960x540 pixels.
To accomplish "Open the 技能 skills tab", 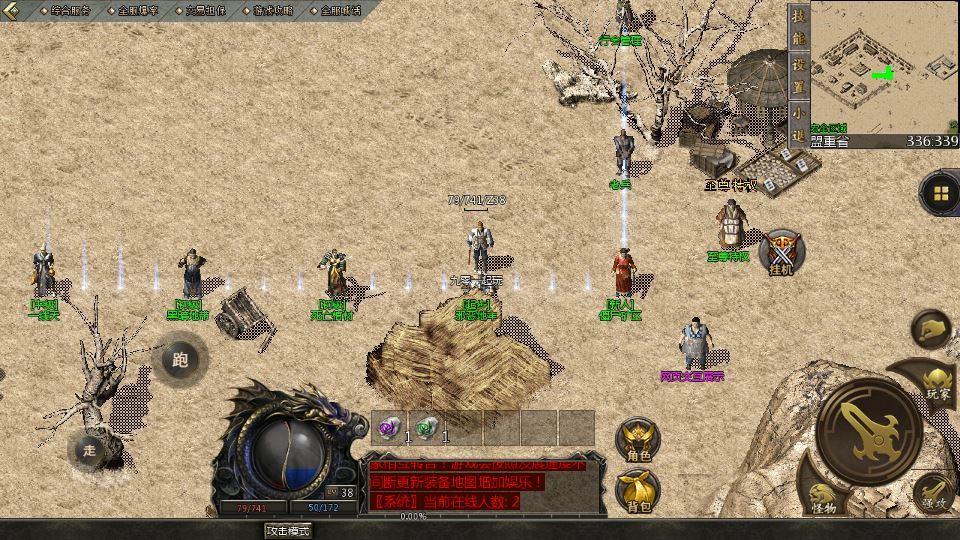I will coord(798,29).
